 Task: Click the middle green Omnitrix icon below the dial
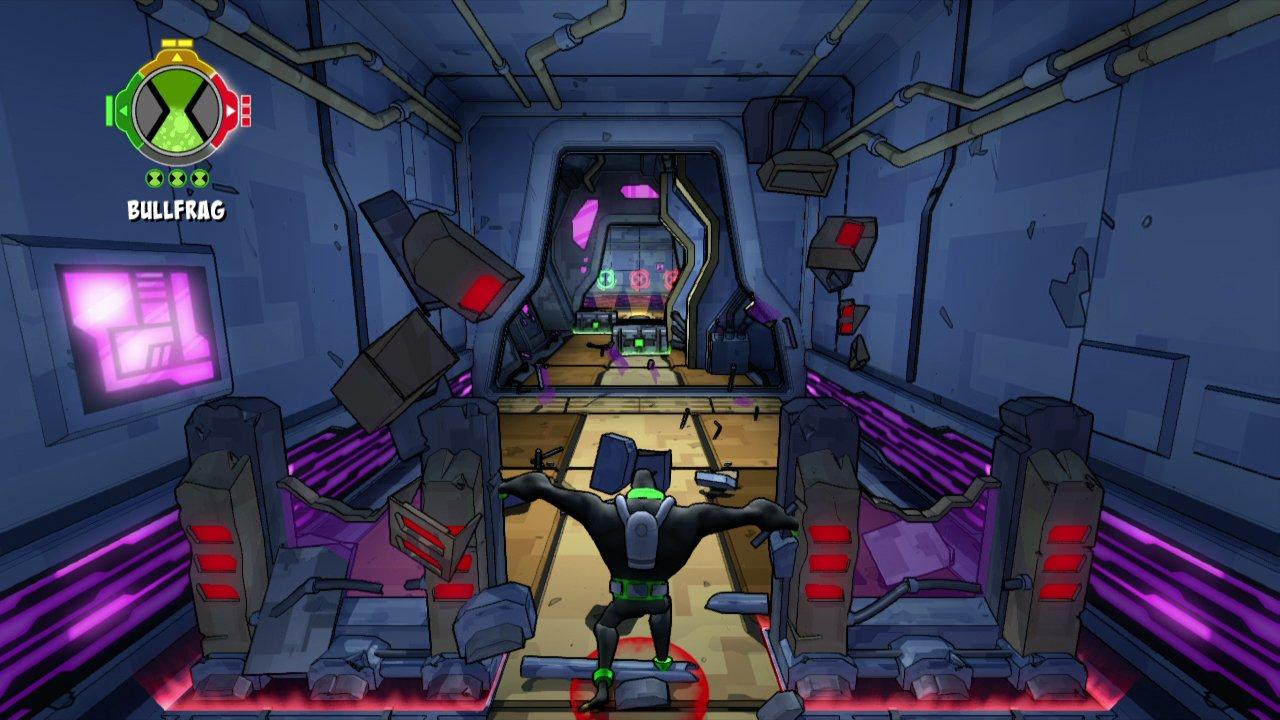tap(175, 178)
